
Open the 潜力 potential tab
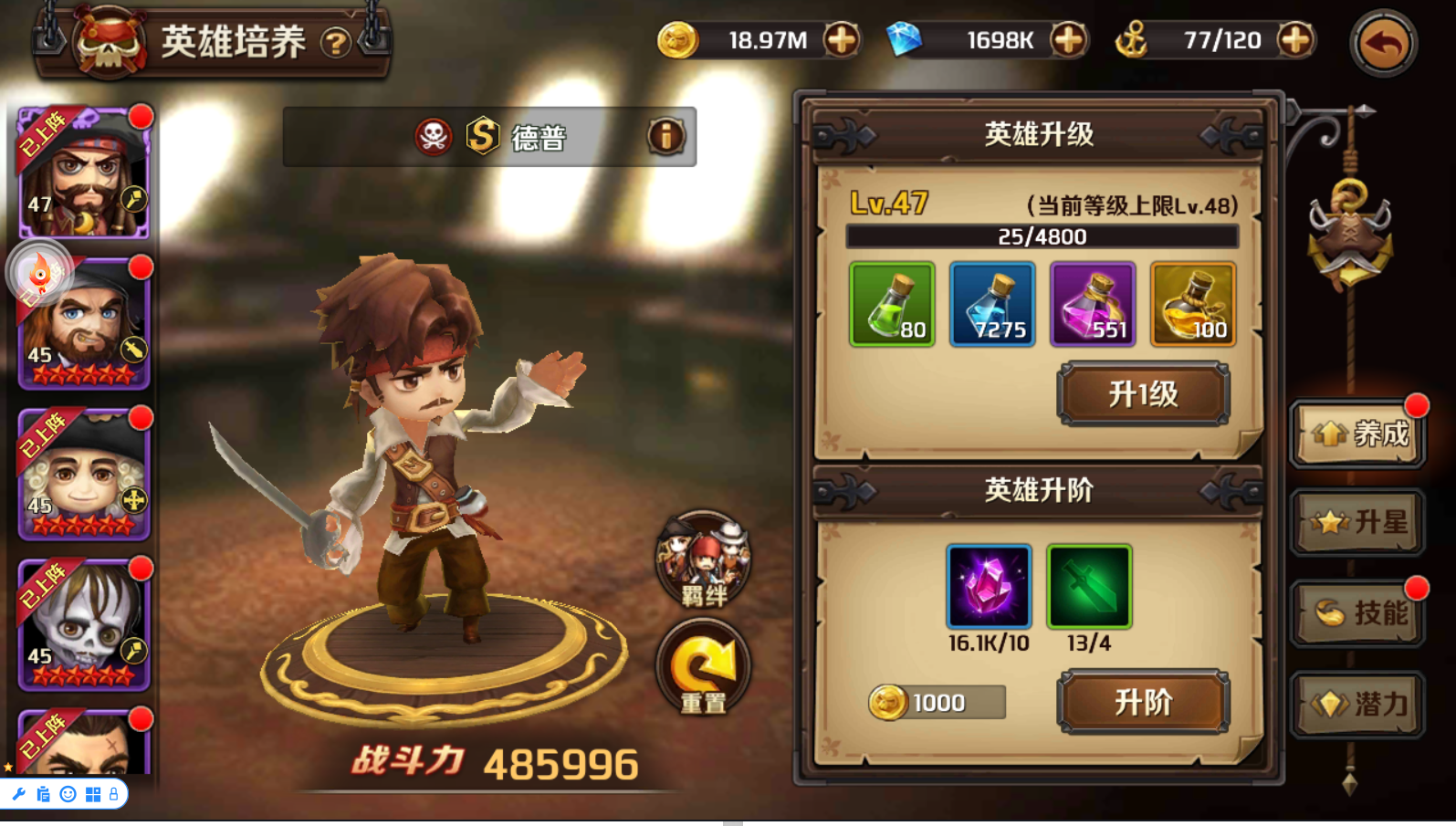[x=1358, y=704]
